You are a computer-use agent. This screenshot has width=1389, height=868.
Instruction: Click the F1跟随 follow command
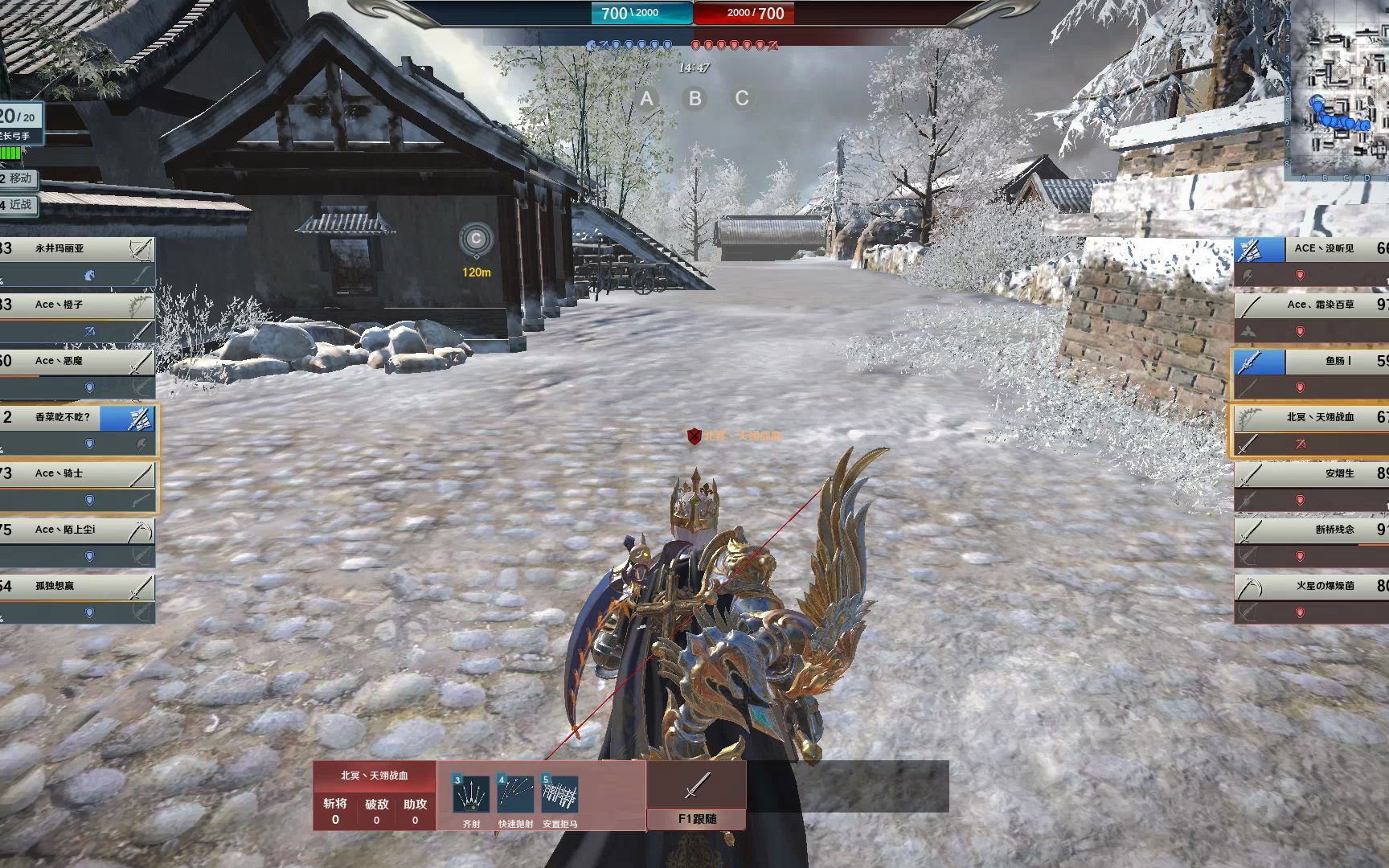(697, 819)
